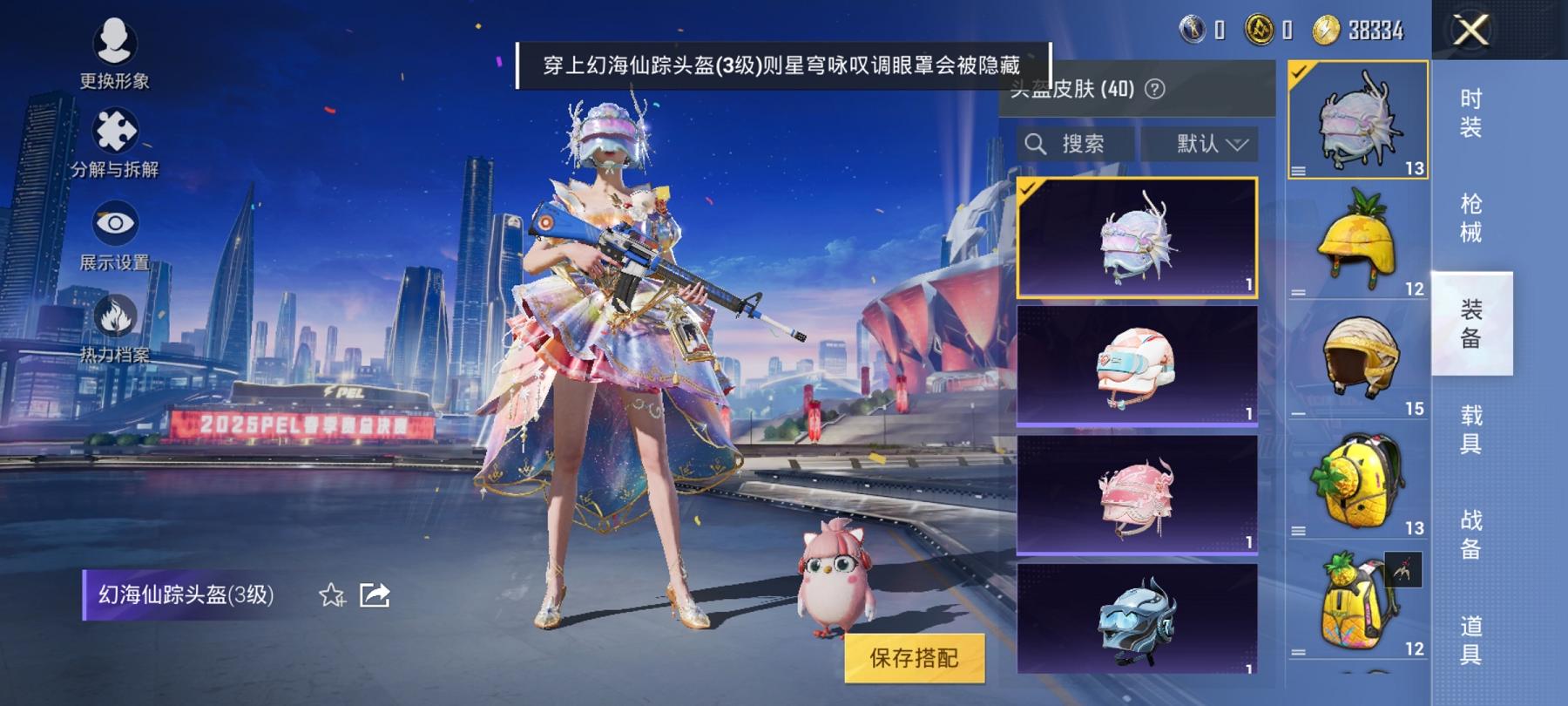Click inside the 搜索 search field
Screen dimensions: 1568x706
1080,144
